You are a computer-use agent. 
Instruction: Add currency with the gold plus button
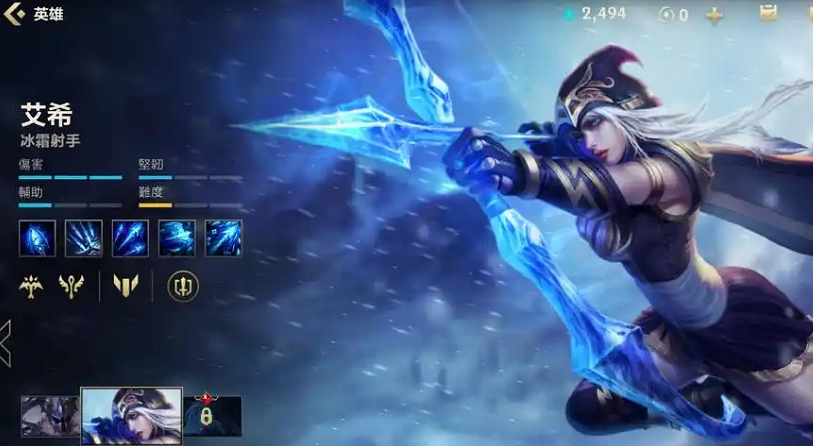[x=714, y=15]
